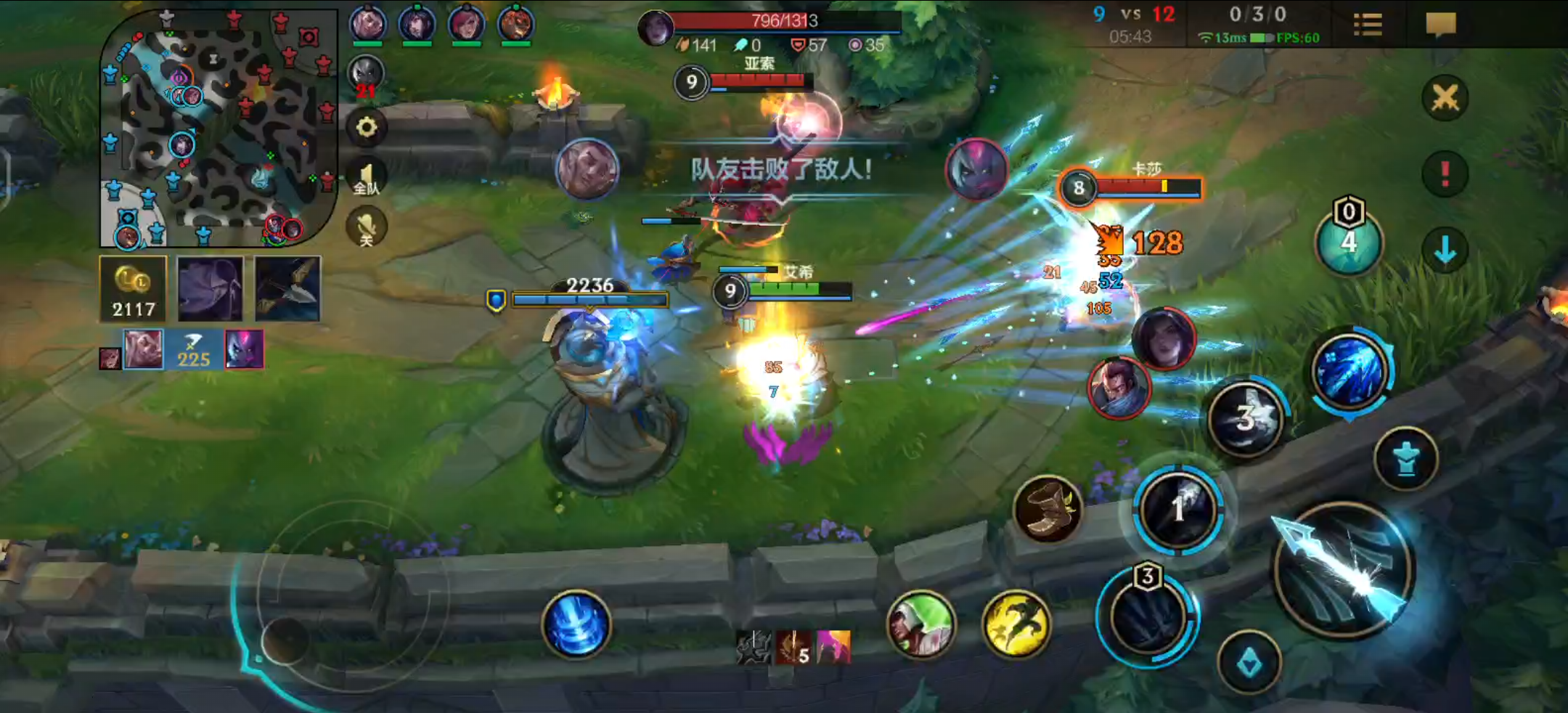Cast the green Heal summoner spell
1568x713 pixels.
(921, 623)
